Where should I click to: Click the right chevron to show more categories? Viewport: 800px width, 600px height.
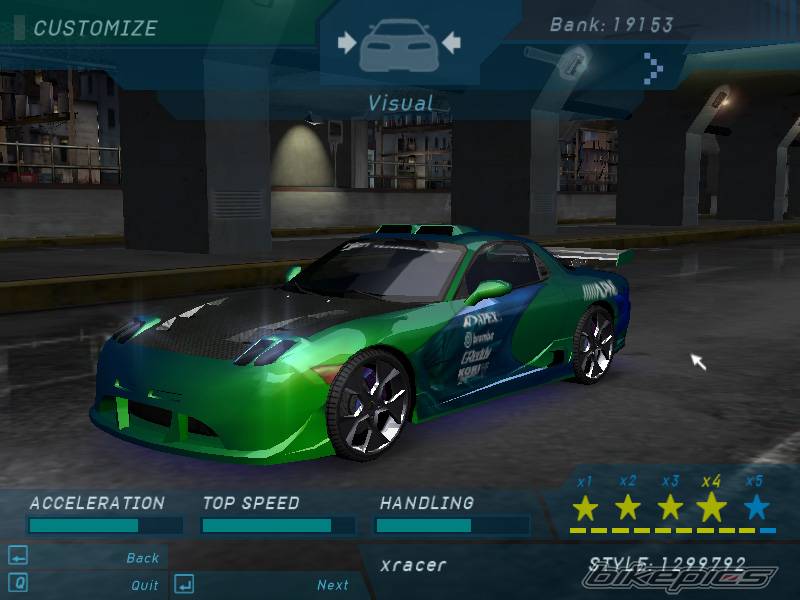point(654,67)
